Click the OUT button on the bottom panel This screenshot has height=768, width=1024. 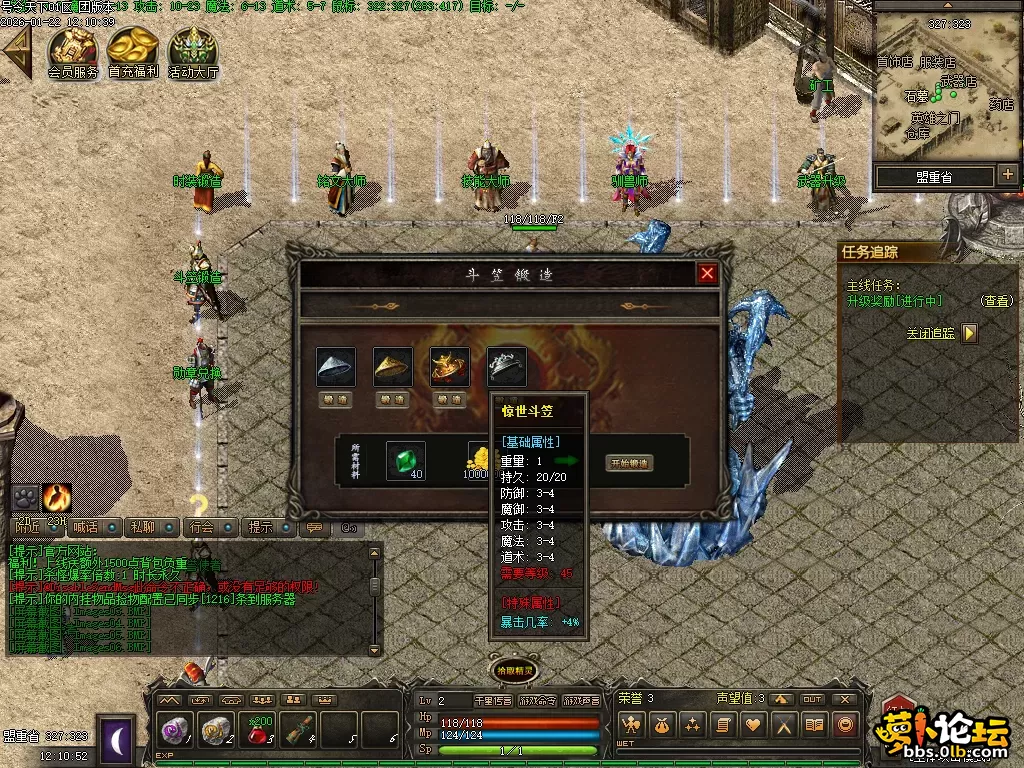pyautogui.click(x=812, y=699)
